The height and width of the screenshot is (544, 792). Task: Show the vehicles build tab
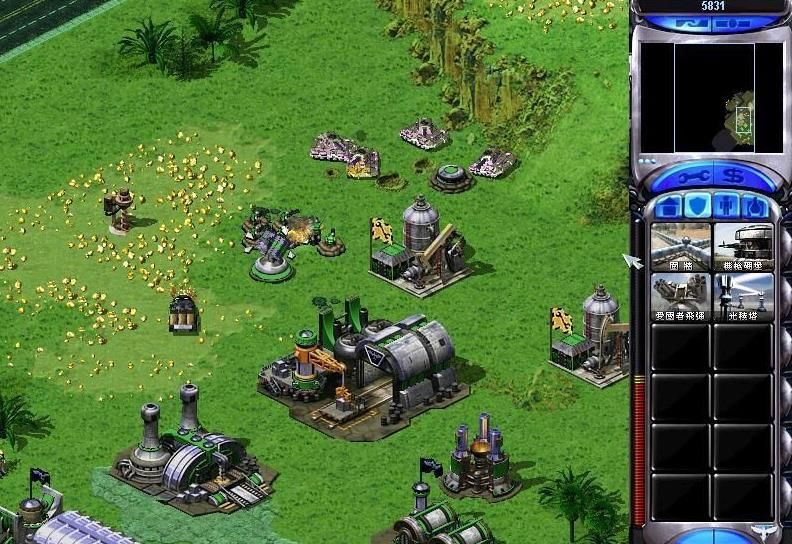click(756, 207)
